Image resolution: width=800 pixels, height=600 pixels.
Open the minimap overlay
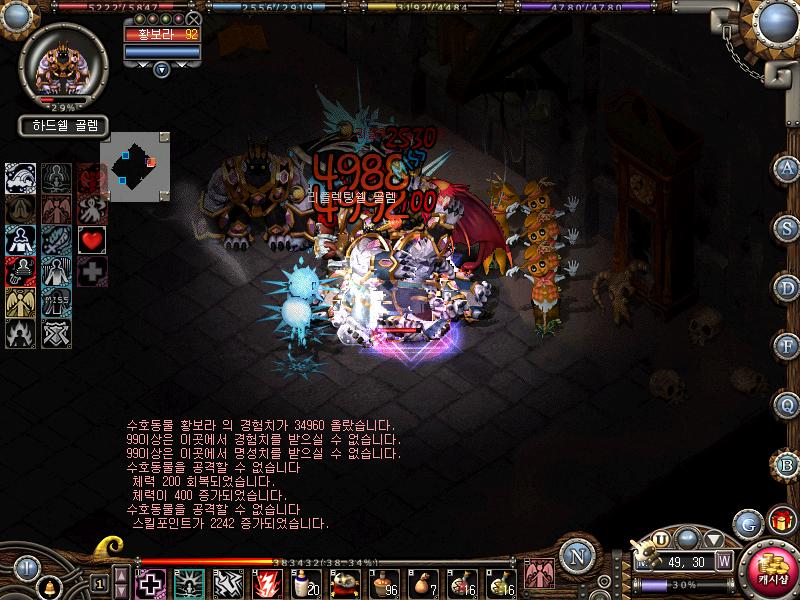[140, 167]
